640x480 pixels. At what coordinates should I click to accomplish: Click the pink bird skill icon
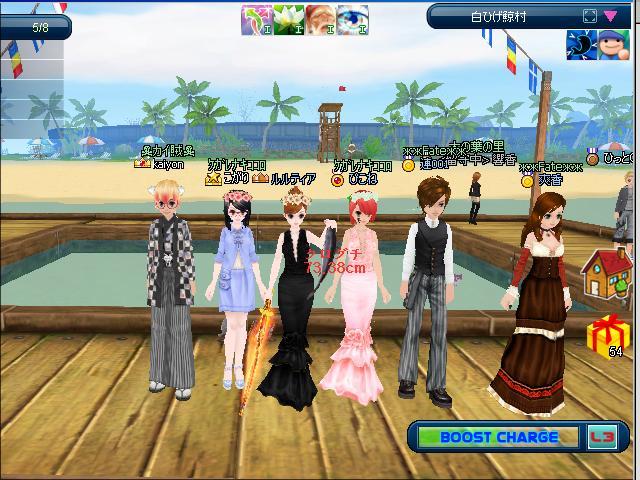[257, 20]
